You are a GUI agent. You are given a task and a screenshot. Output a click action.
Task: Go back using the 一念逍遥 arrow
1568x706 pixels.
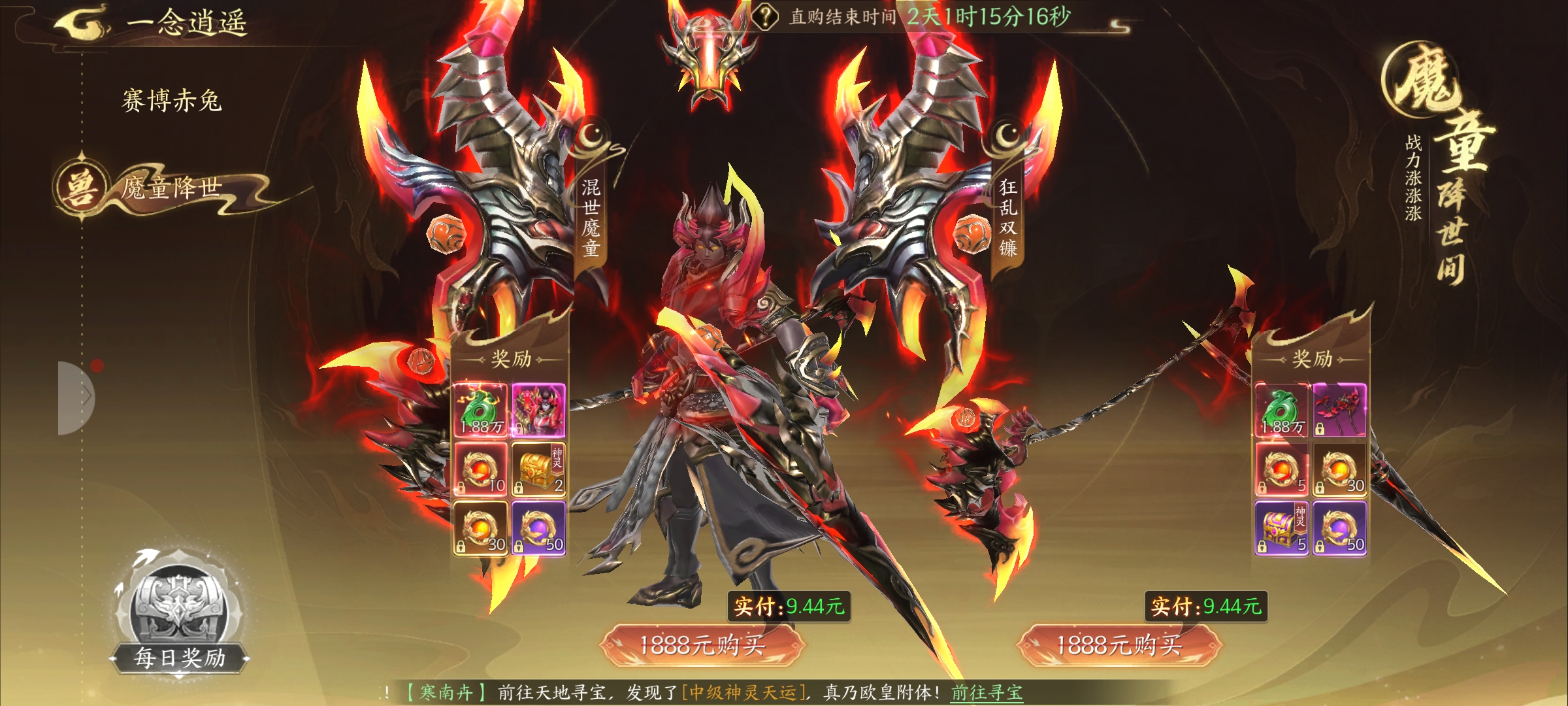82,22
